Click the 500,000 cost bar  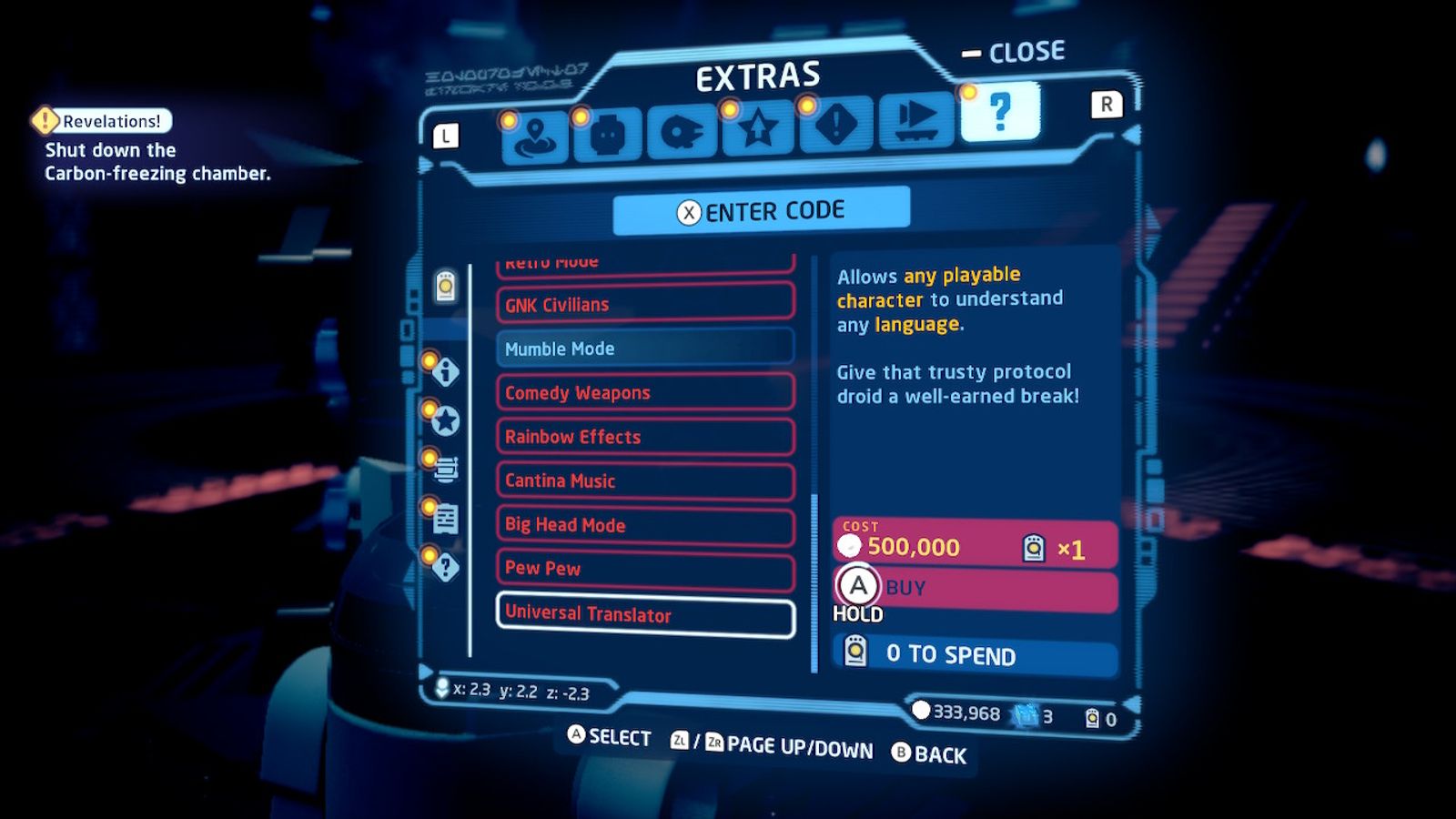974,543
